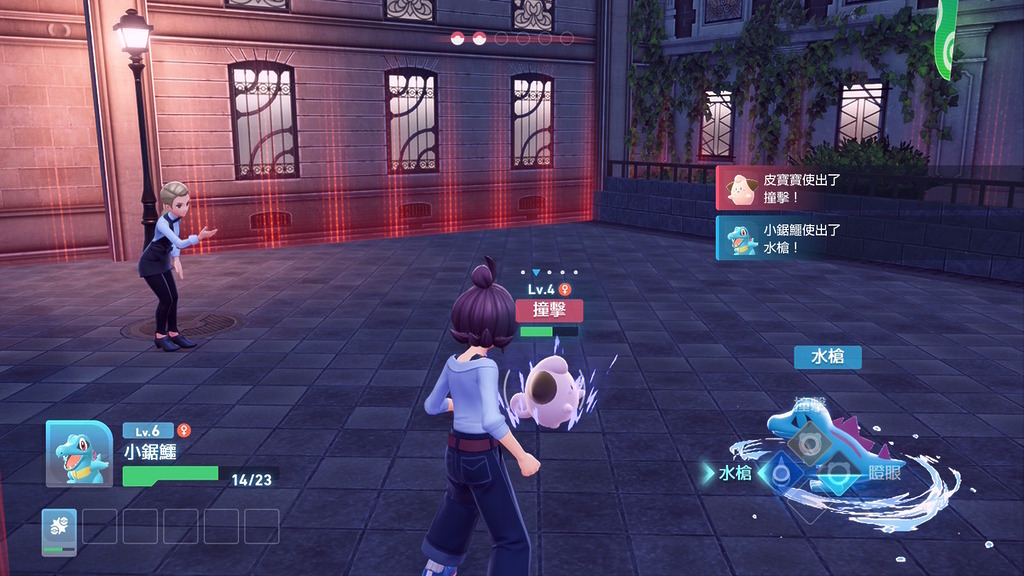Select the party slot with Poké Ball icon
This screenshot has width=1024, height=576.
pyautogui.click(x=59, y=531)
